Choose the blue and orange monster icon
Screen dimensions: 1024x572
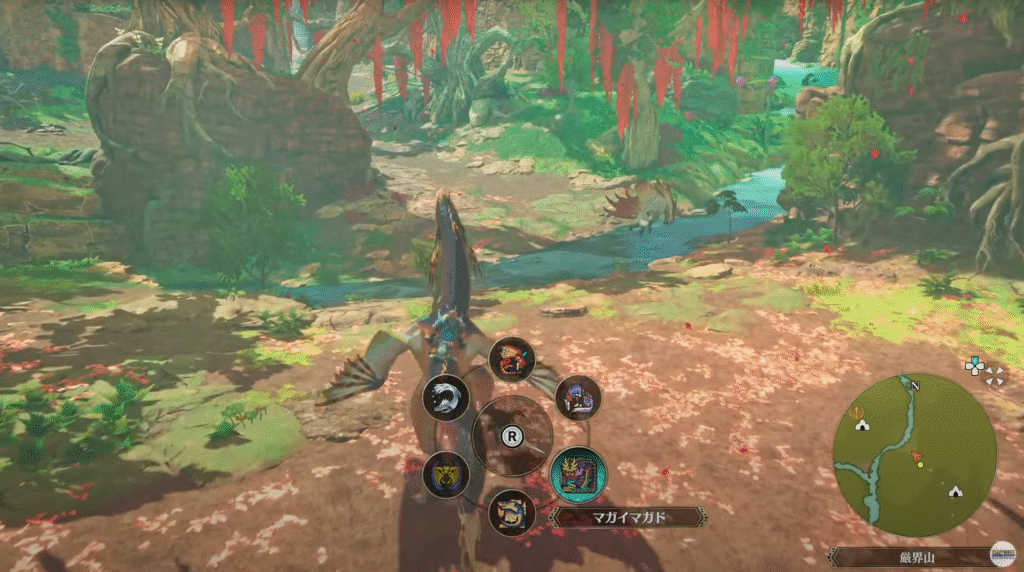512,512
